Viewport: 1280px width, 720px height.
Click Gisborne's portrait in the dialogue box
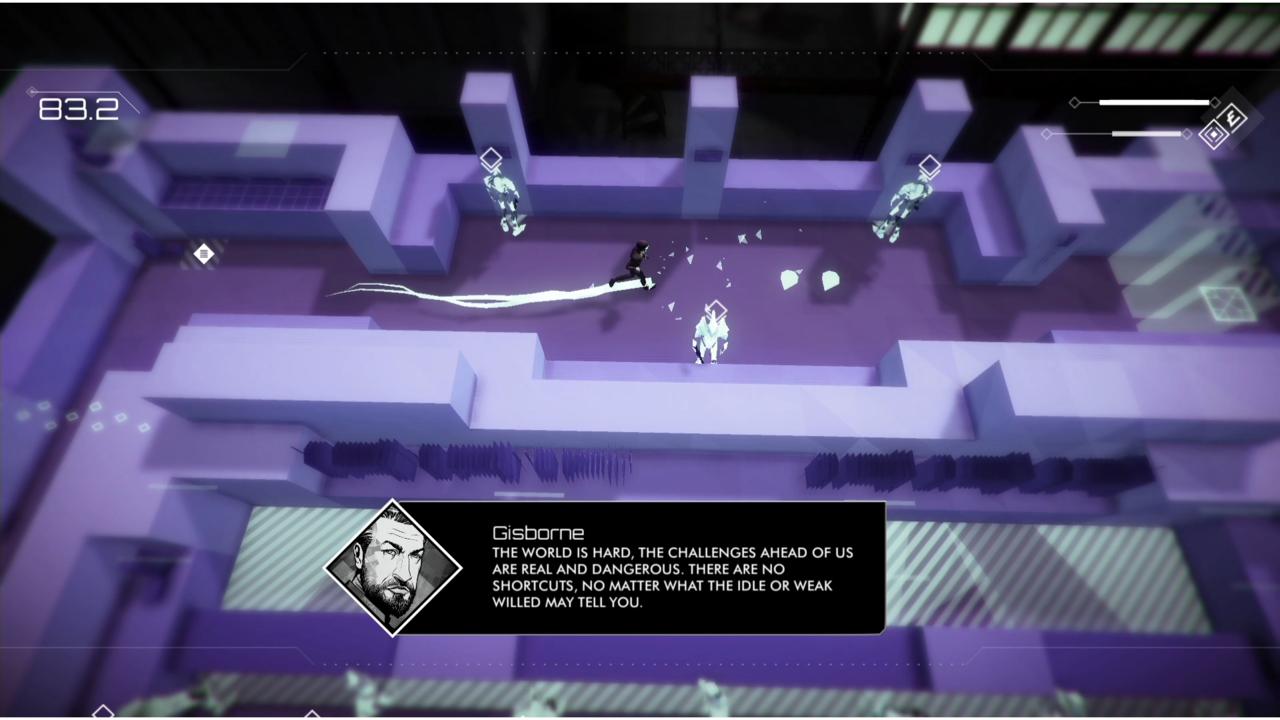(393, 567)
